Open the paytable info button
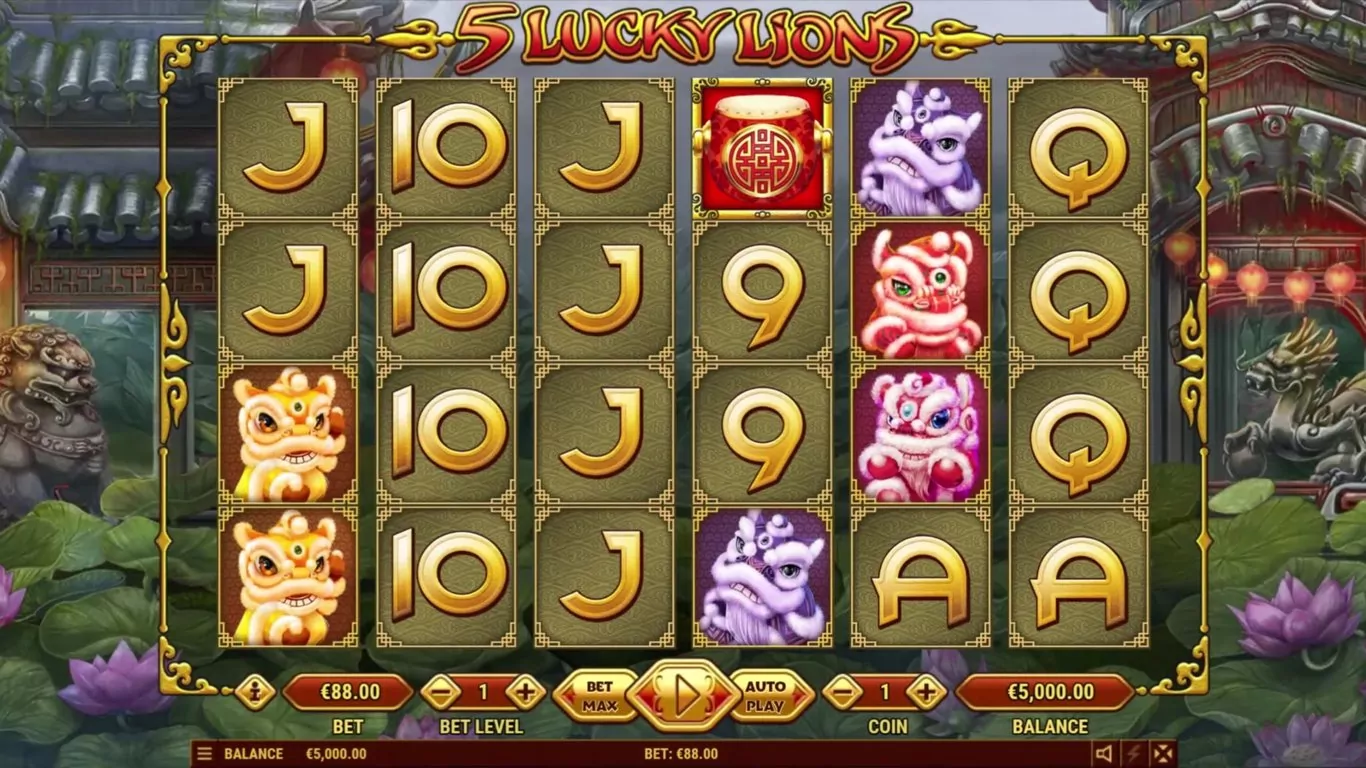The height and width of the screenshot is (768, 1366). (254, 692)
